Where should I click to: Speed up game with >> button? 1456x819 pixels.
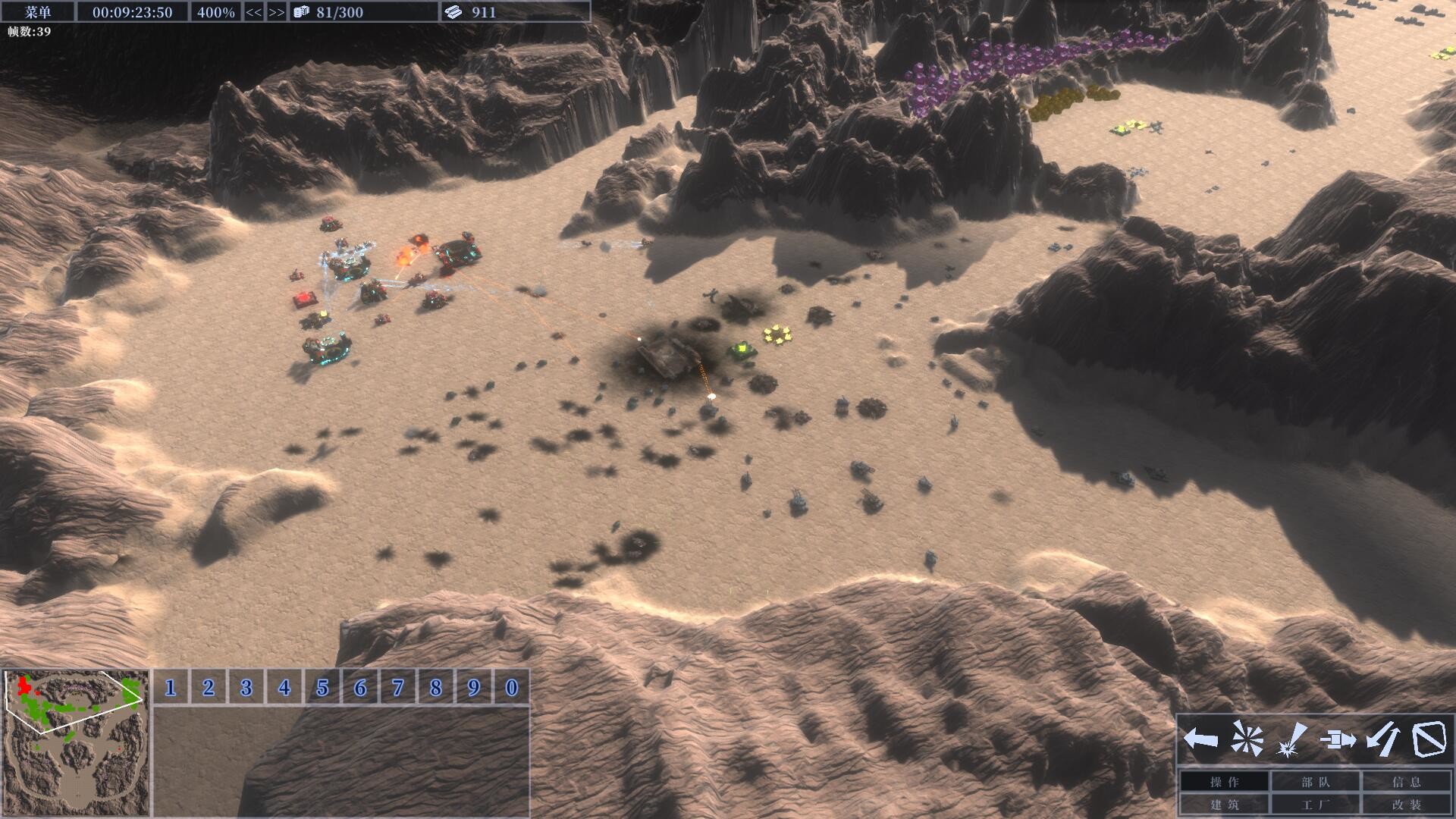pos(277,12)
